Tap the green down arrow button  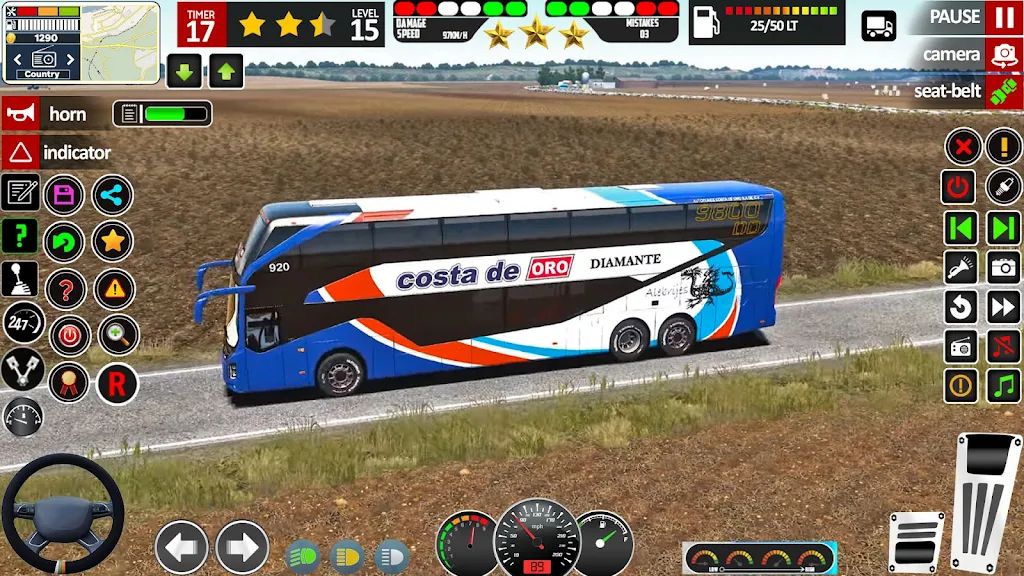pos(184,71)
